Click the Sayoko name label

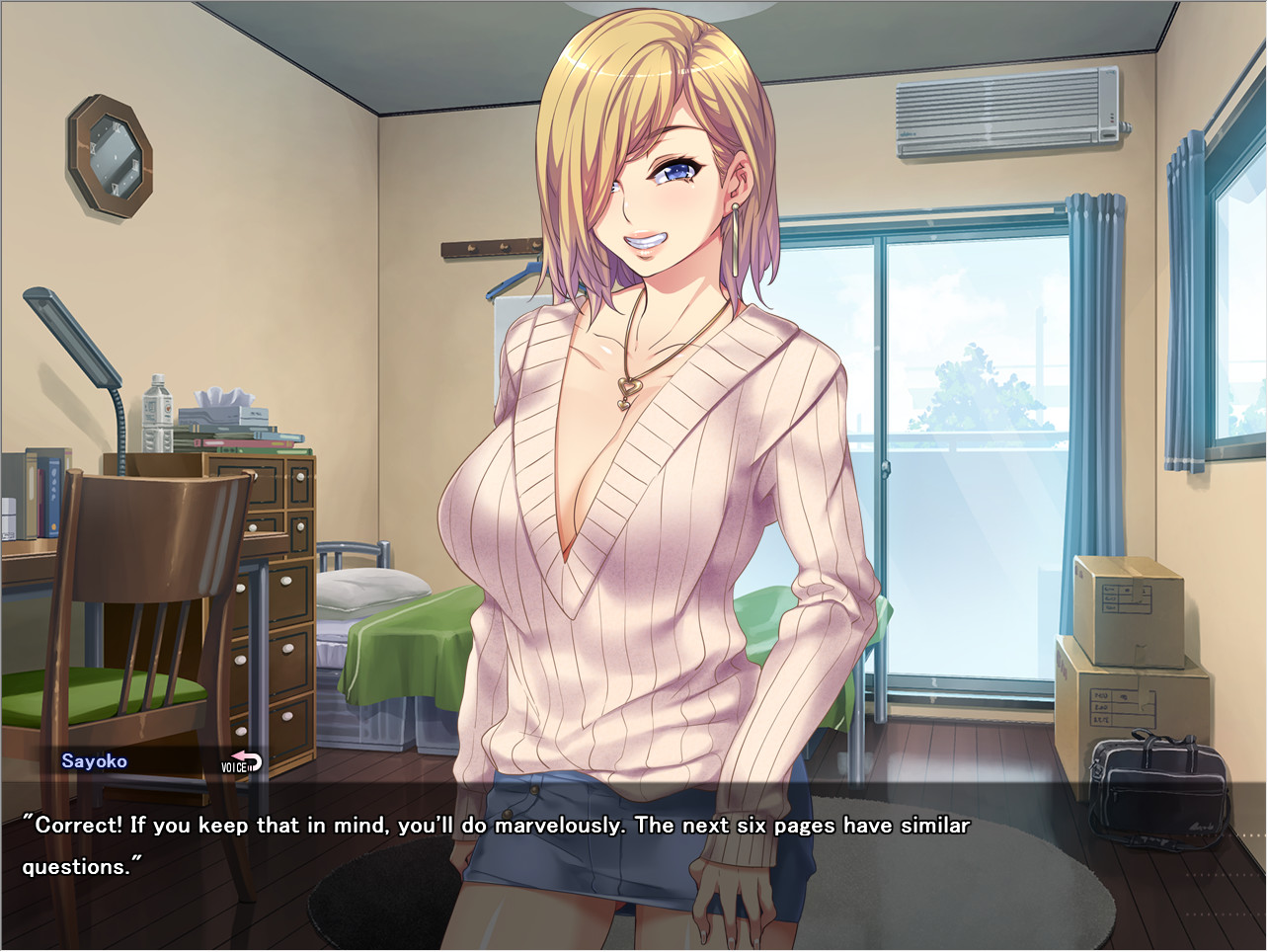click(95, 760)
